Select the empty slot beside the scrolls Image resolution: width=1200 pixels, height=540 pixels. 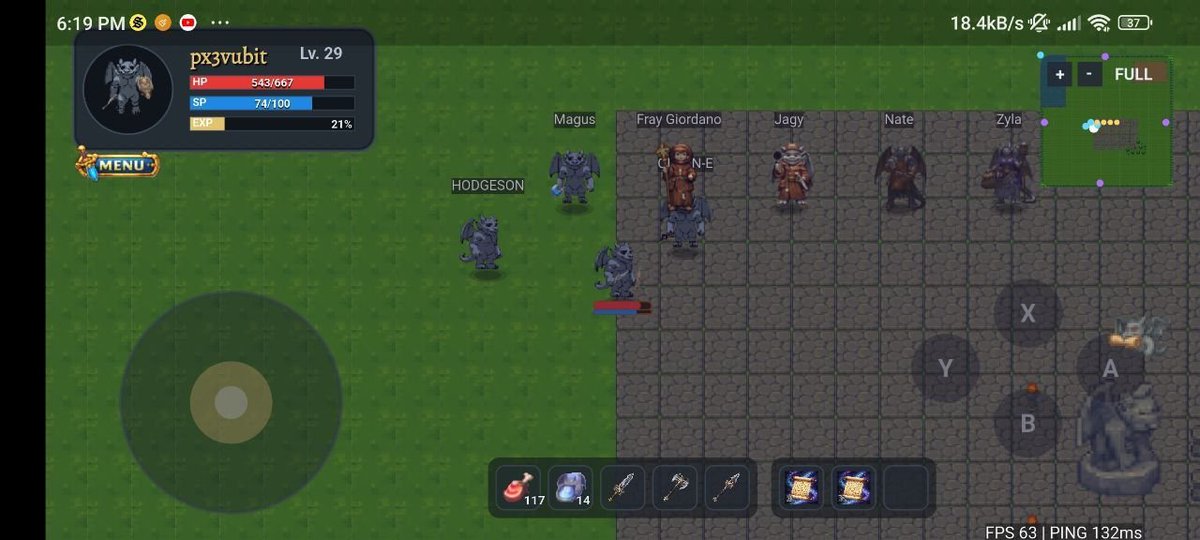906,488
